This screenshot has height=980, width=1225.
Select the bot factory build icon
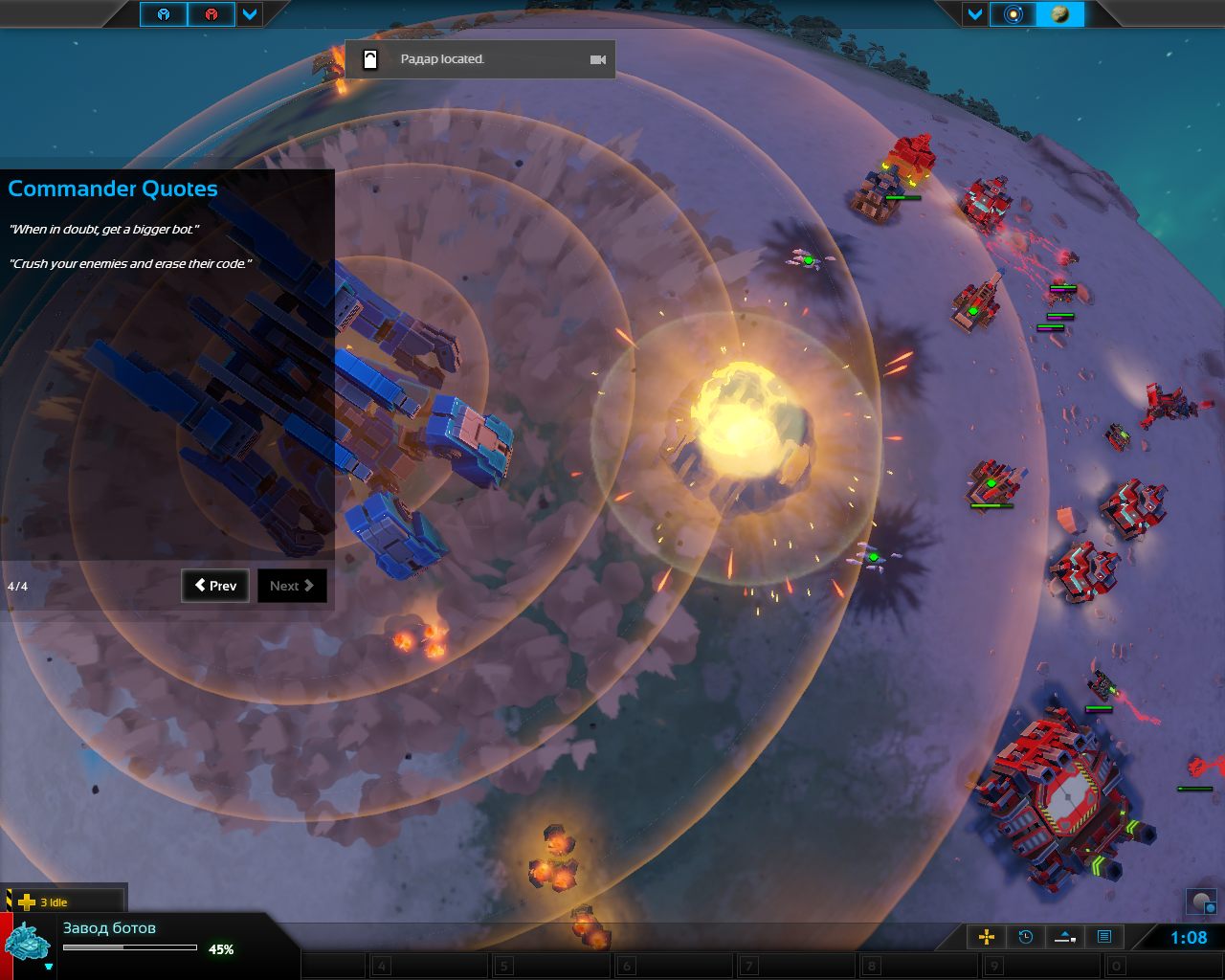click(27, 942)
